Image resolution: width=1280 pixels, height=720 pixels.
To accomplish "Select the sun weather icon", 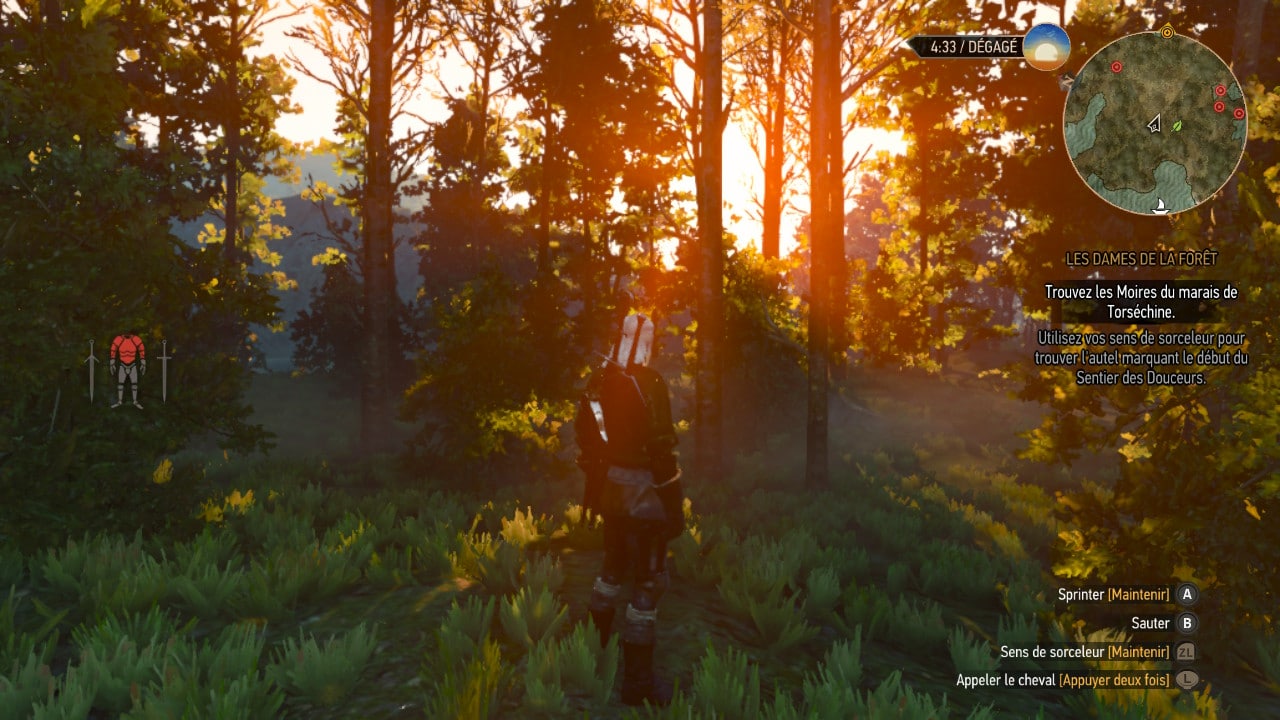I will pyautogui.click(x=1046, y=47).
